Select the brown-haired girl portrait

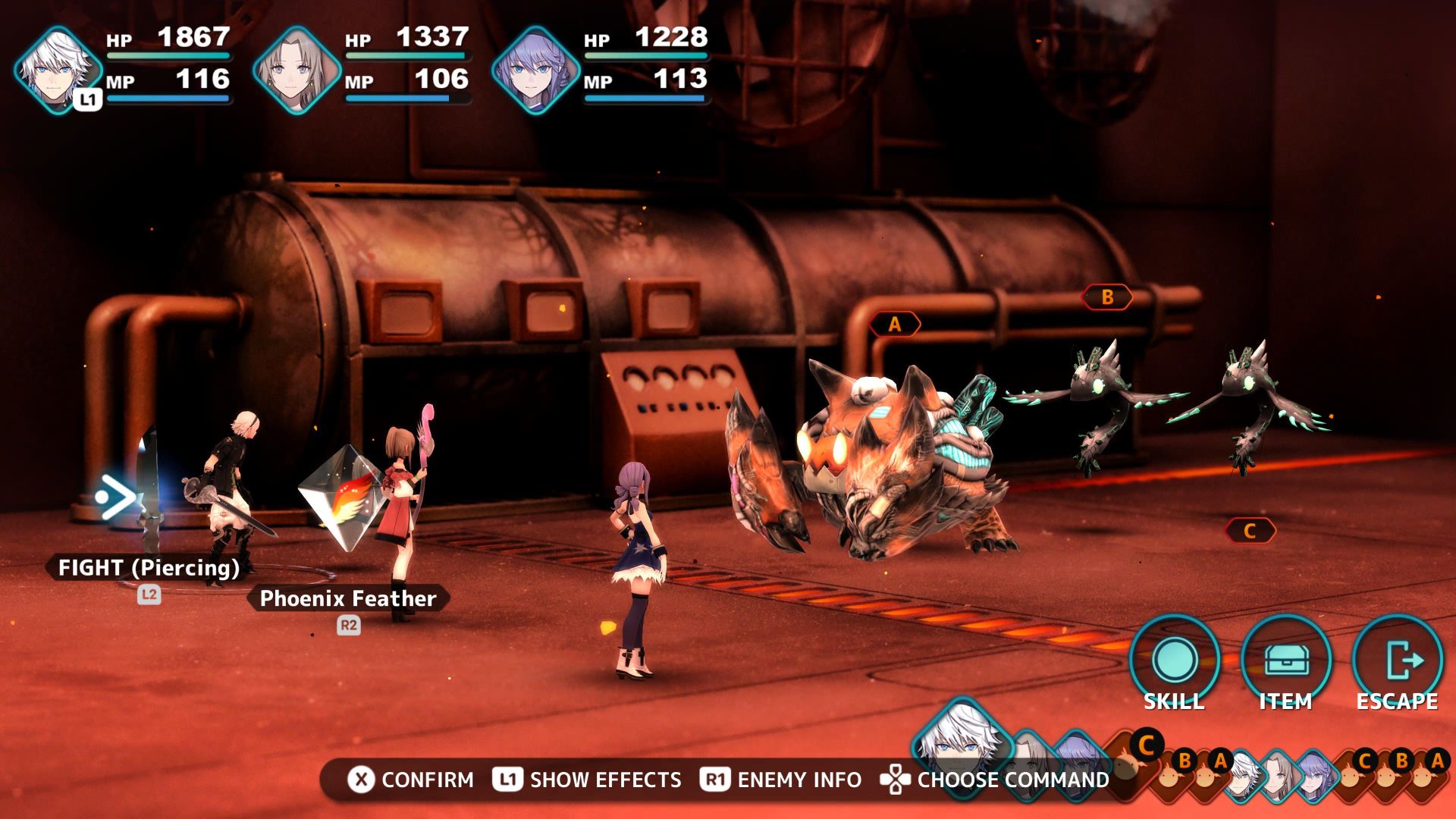coord(297,70)
